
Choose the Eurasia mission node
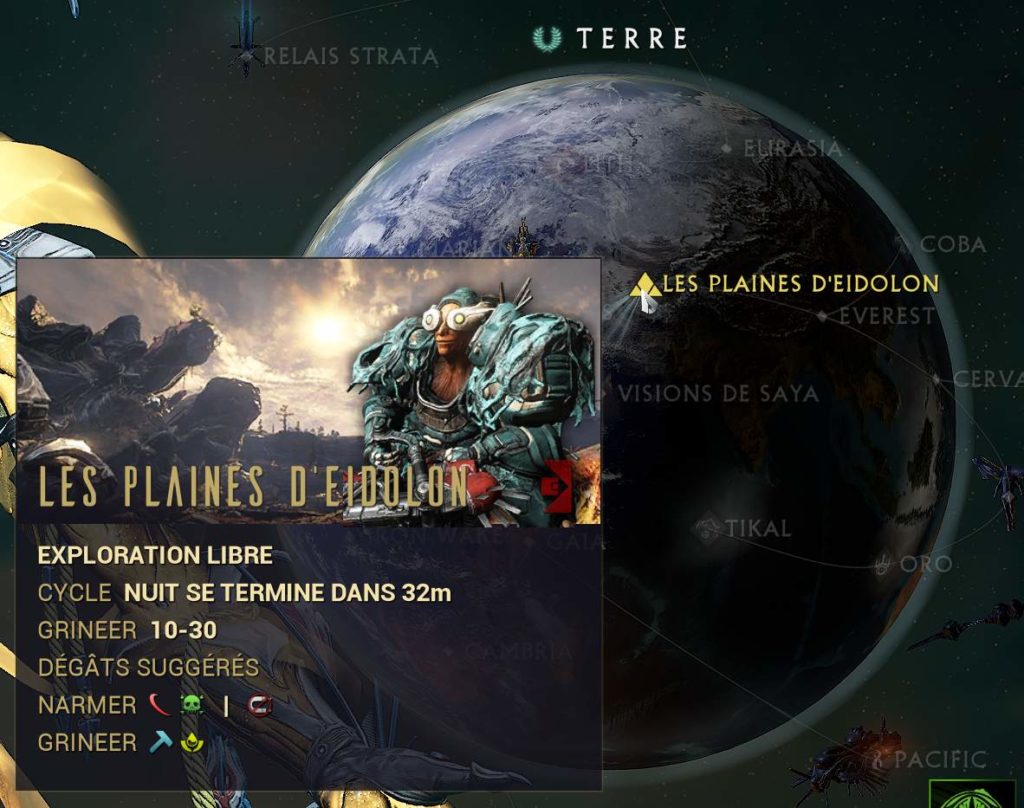(x=726, y=149)
